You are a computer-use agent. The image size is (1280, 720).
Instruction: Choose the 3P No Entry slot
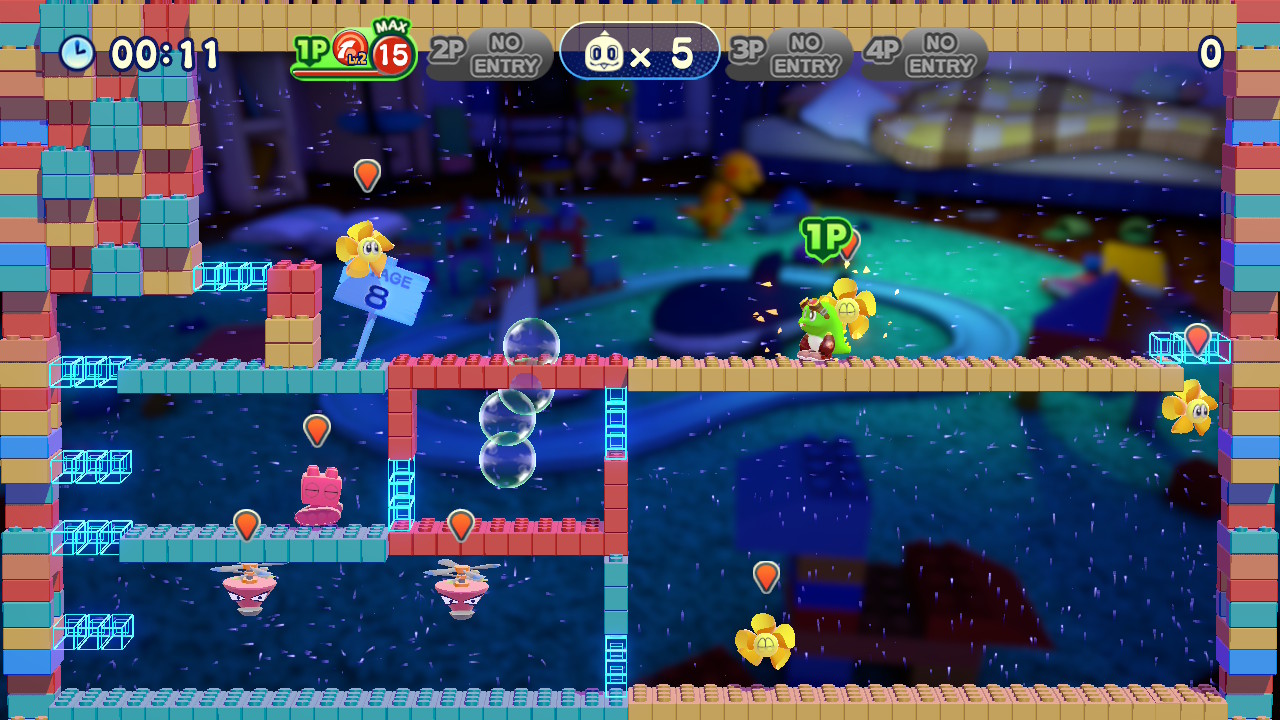(x=789, y=54)
